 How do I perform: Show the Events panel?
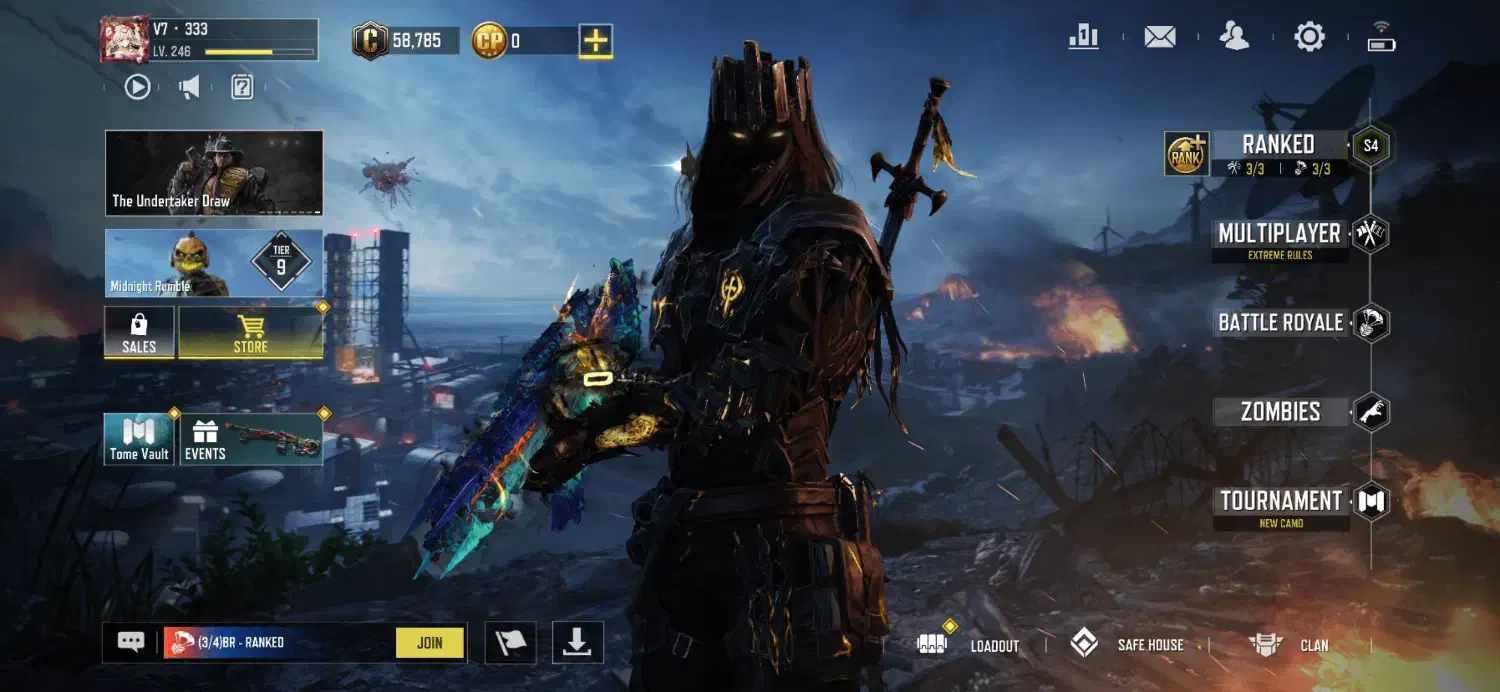pos(250,439)
